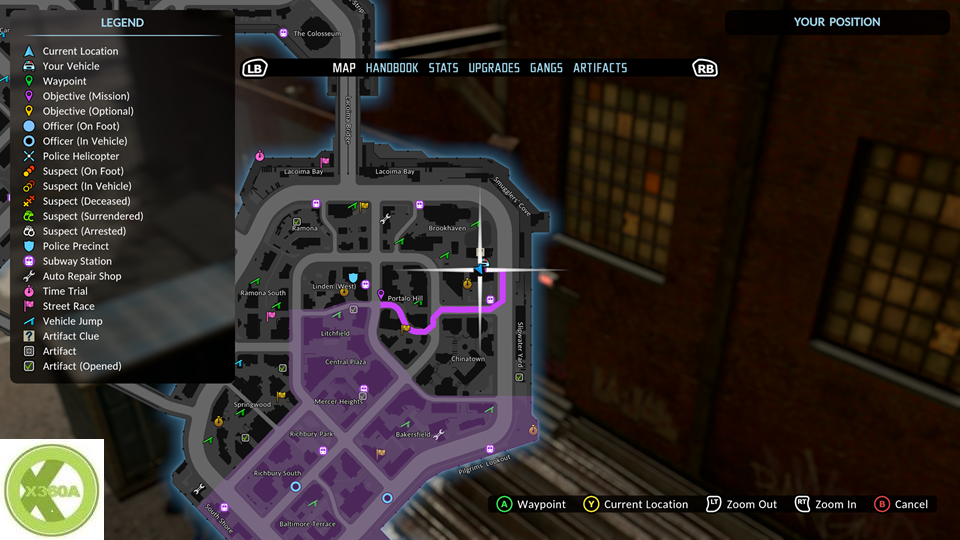Click the Artifact Clue legend entry

point(70,336)
